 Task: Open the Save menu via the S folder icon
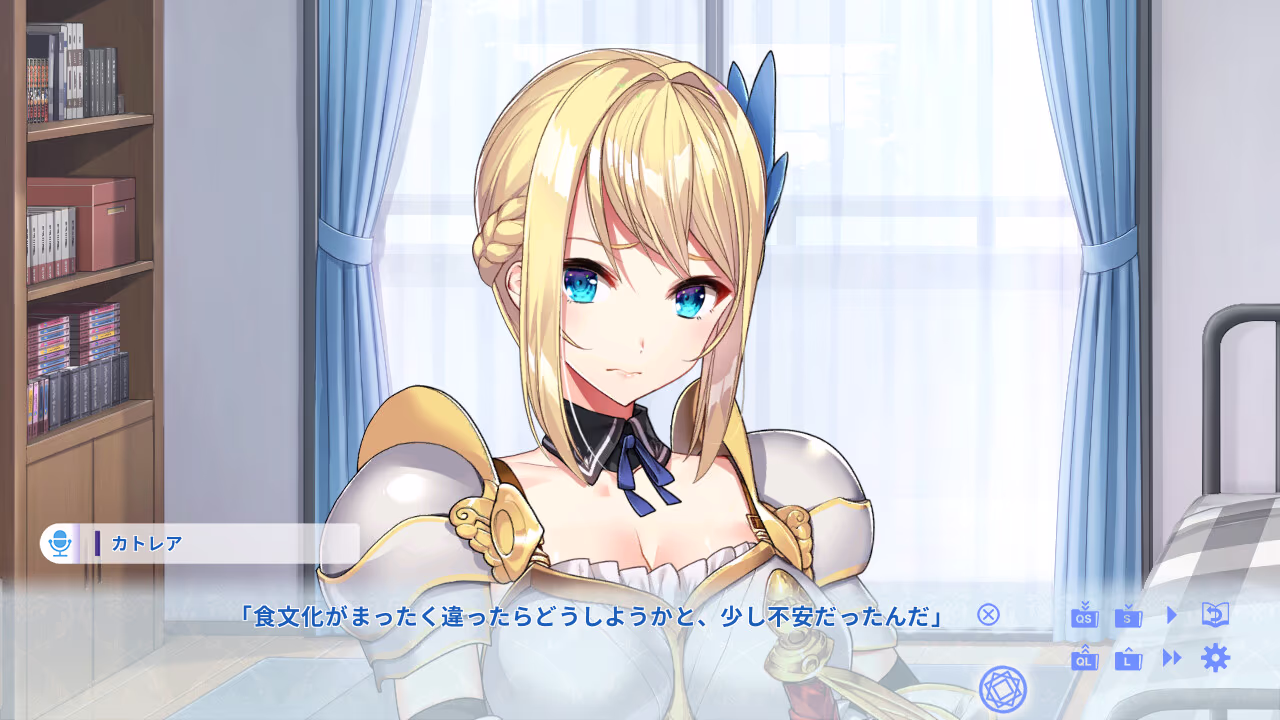(1128, 616)
